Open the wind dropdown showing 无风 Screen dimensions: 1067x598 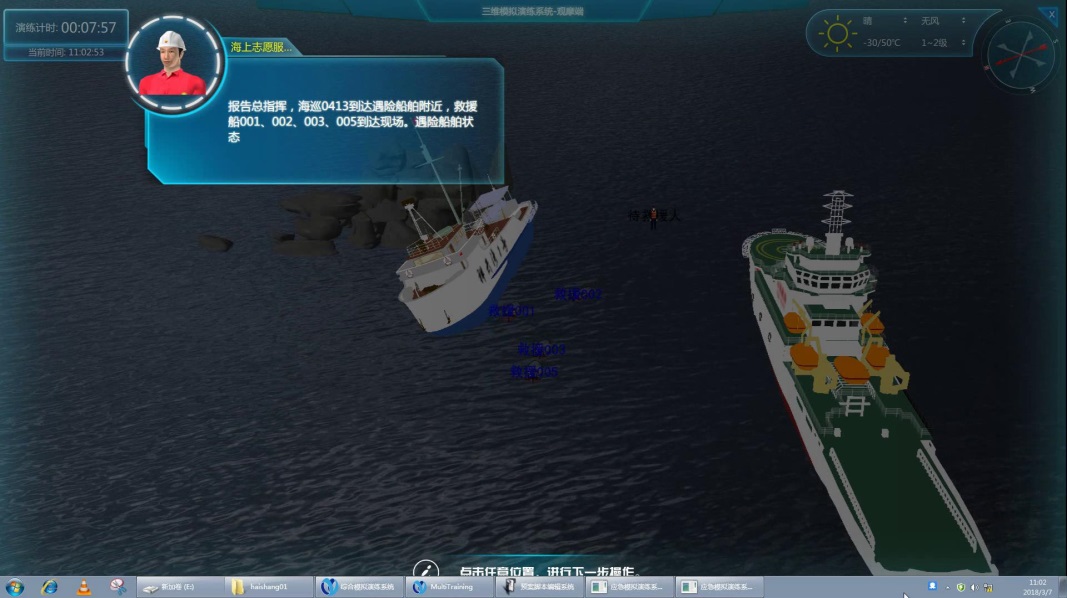click(x=942, y=21)
